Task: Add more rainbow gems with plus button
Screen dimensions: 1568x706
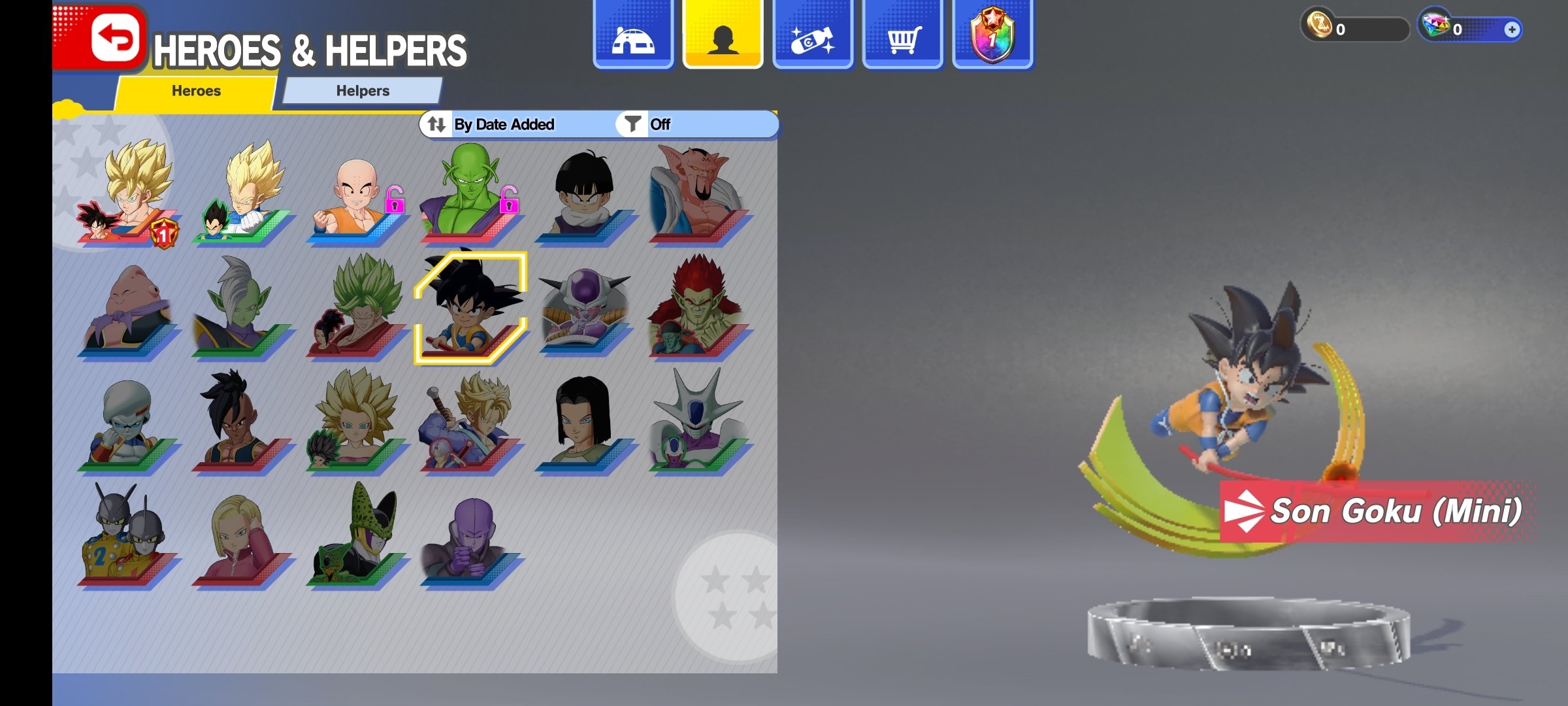Action: click(1511, 29)
